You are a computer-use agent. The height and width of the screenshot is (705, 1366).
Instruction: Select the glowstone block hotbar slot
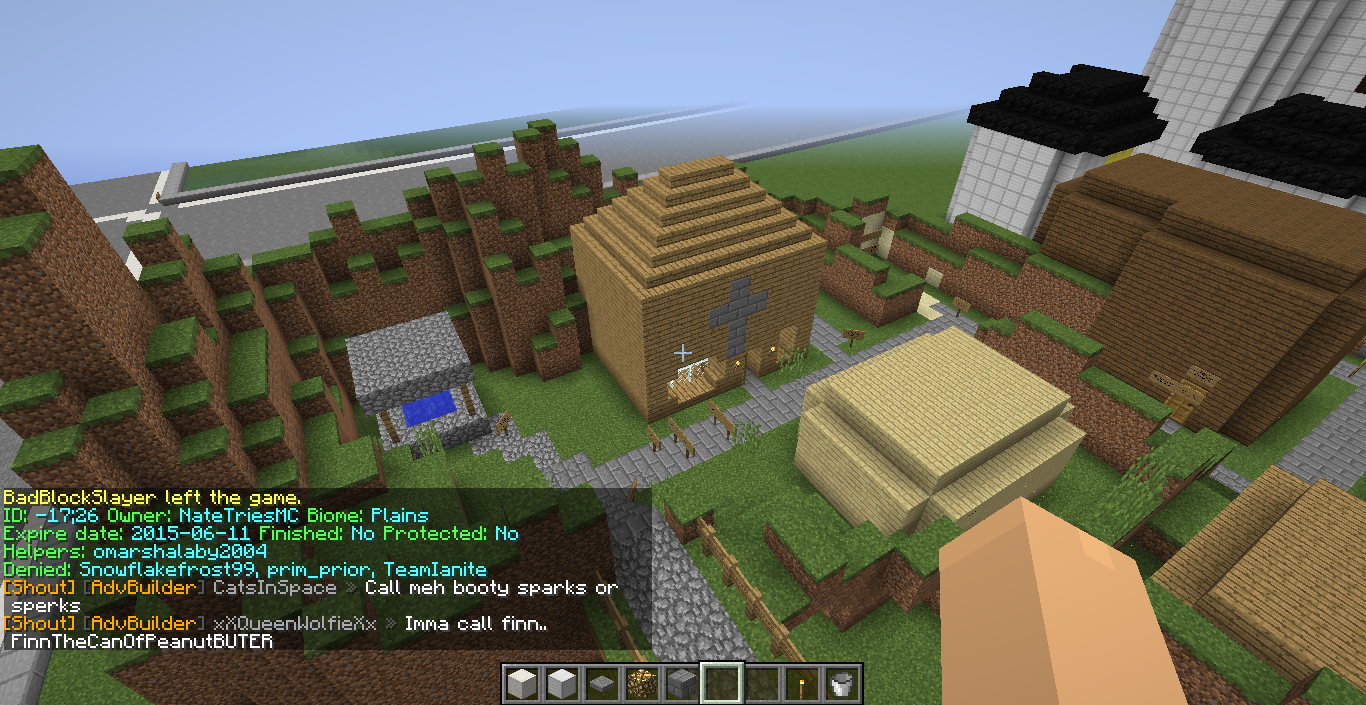[x=641, y=684]
